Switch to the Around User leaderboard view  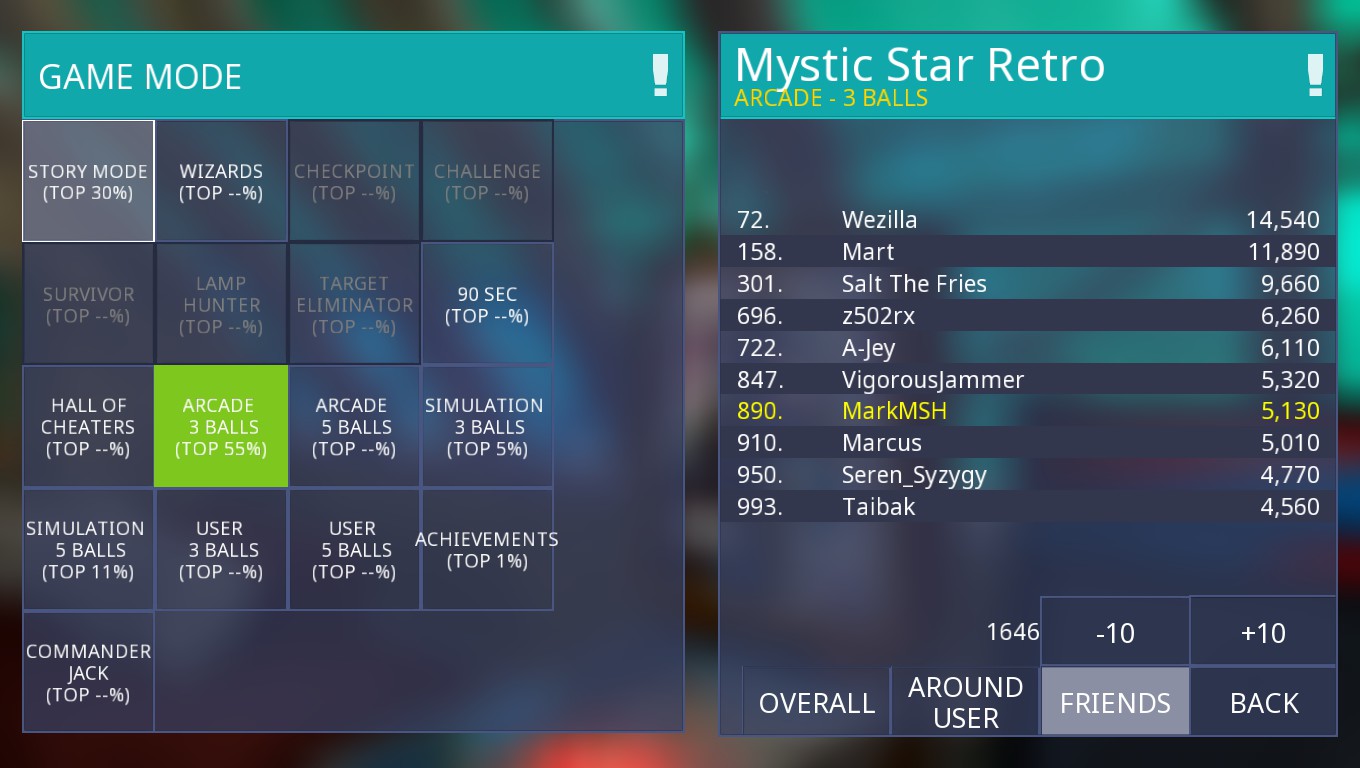[965, 702]
